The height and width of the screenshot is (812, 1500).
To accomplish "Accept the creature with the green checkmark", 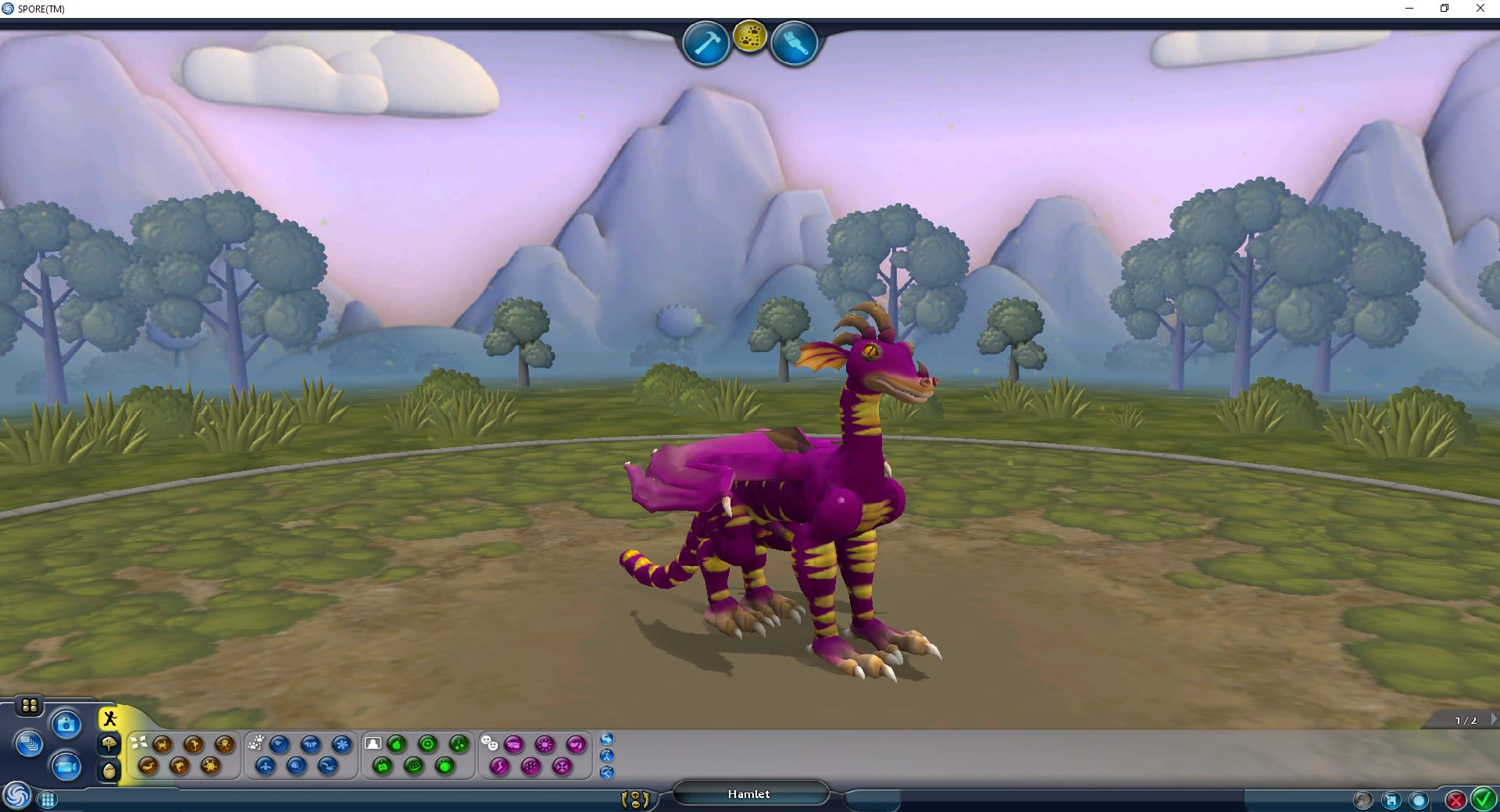I will click(1482, 799).
